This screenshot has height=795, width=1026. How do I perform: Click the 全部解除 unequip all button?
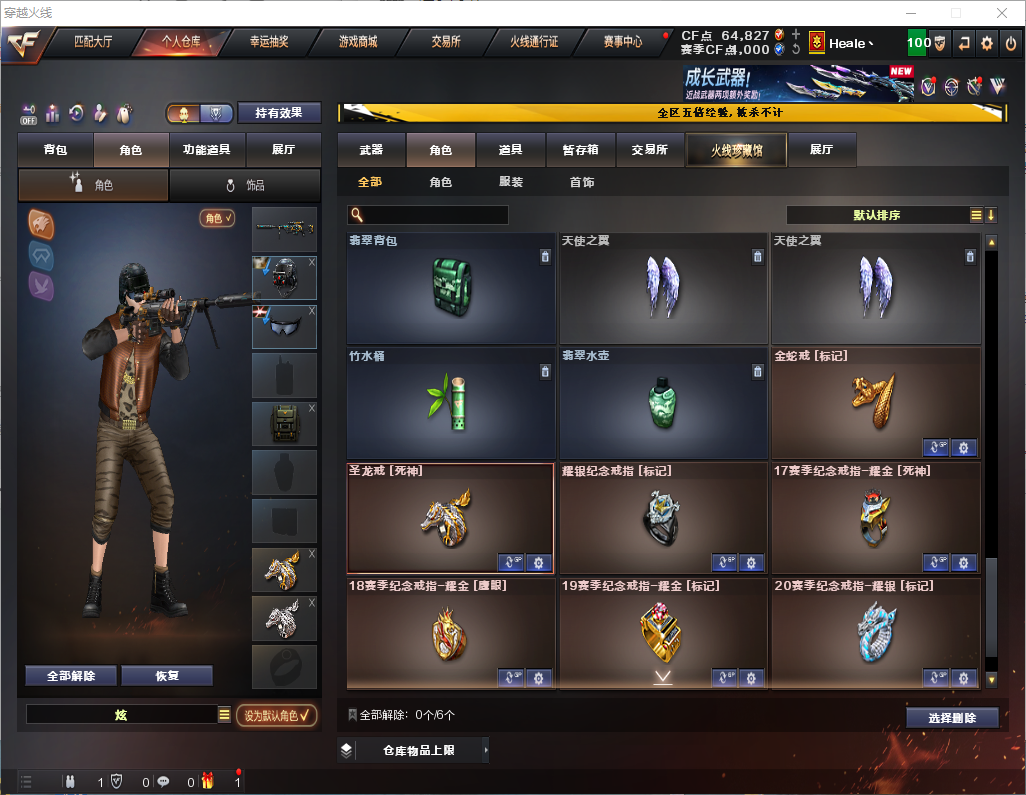pos(71,676)
